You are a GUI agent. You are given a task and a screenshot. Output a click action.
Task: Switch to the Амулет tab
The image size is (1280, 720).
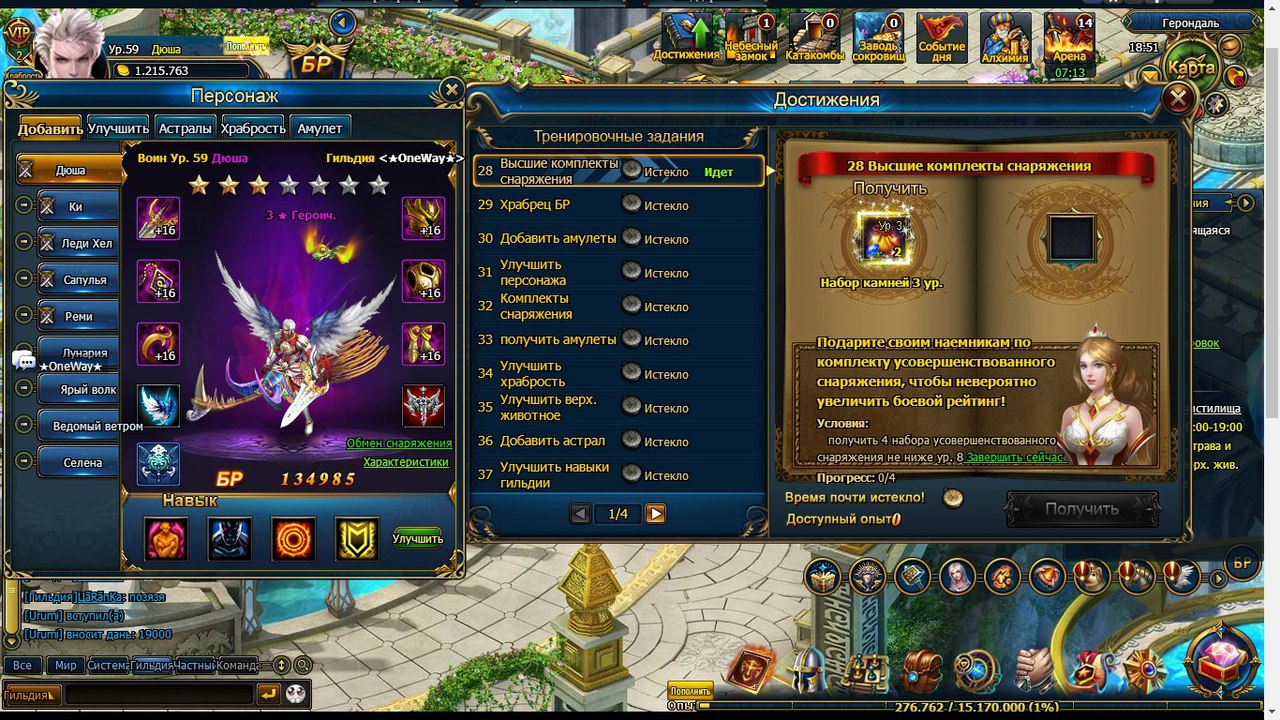click(x=319, y=128)
